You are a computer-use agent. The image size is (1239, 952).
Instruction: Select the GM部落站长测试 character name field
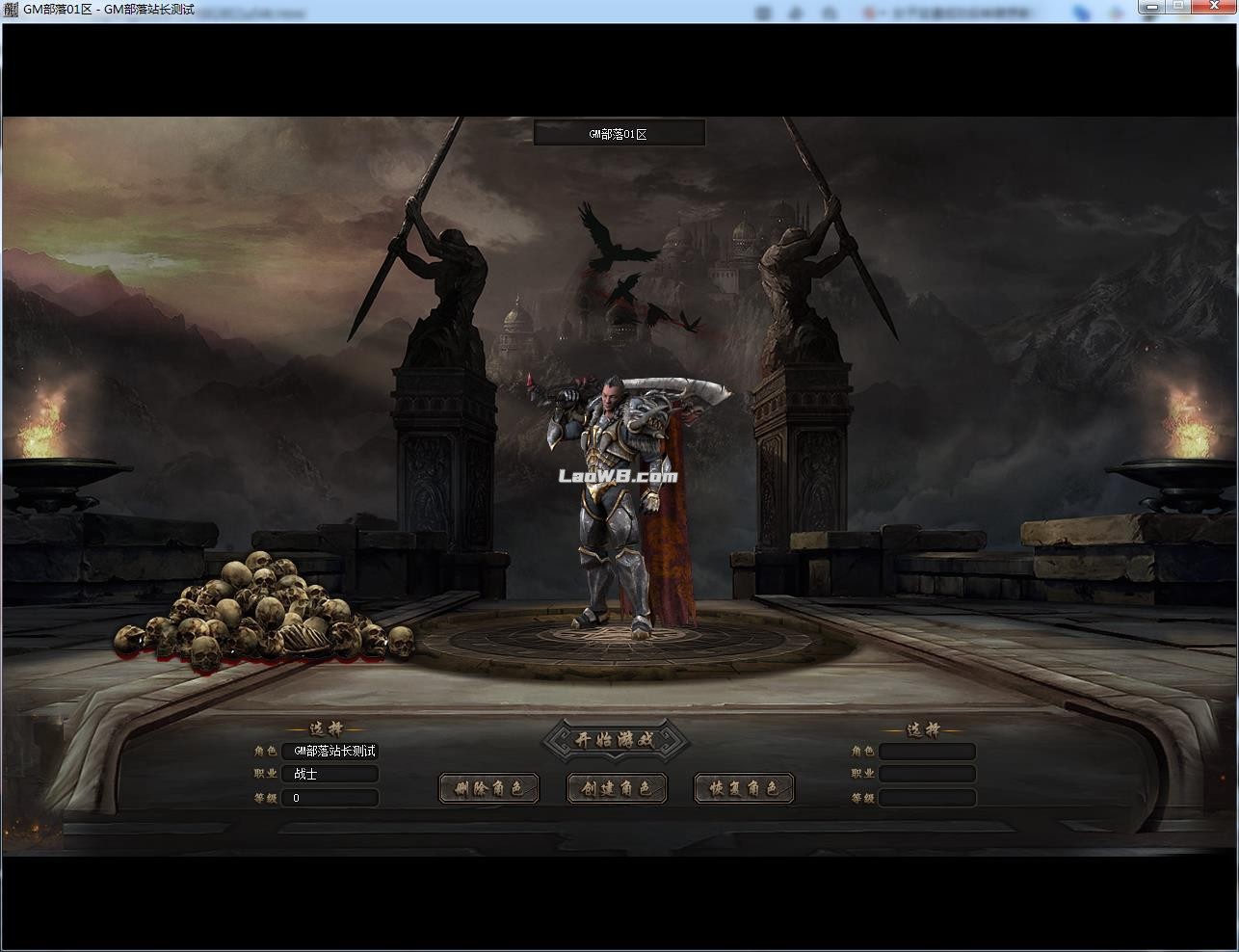point(330,751)
